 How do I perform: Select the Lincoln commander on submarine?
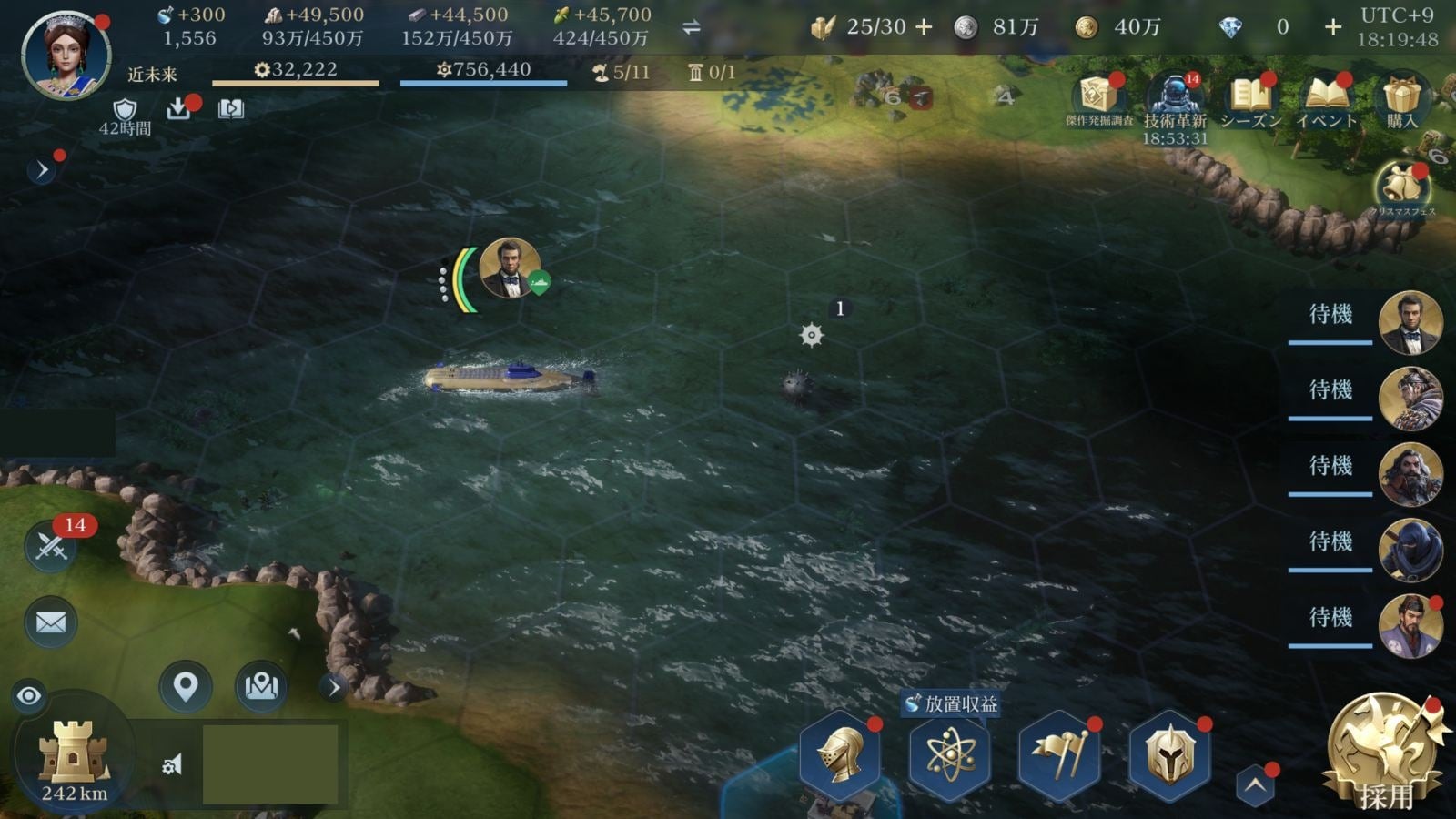(509, 268)
